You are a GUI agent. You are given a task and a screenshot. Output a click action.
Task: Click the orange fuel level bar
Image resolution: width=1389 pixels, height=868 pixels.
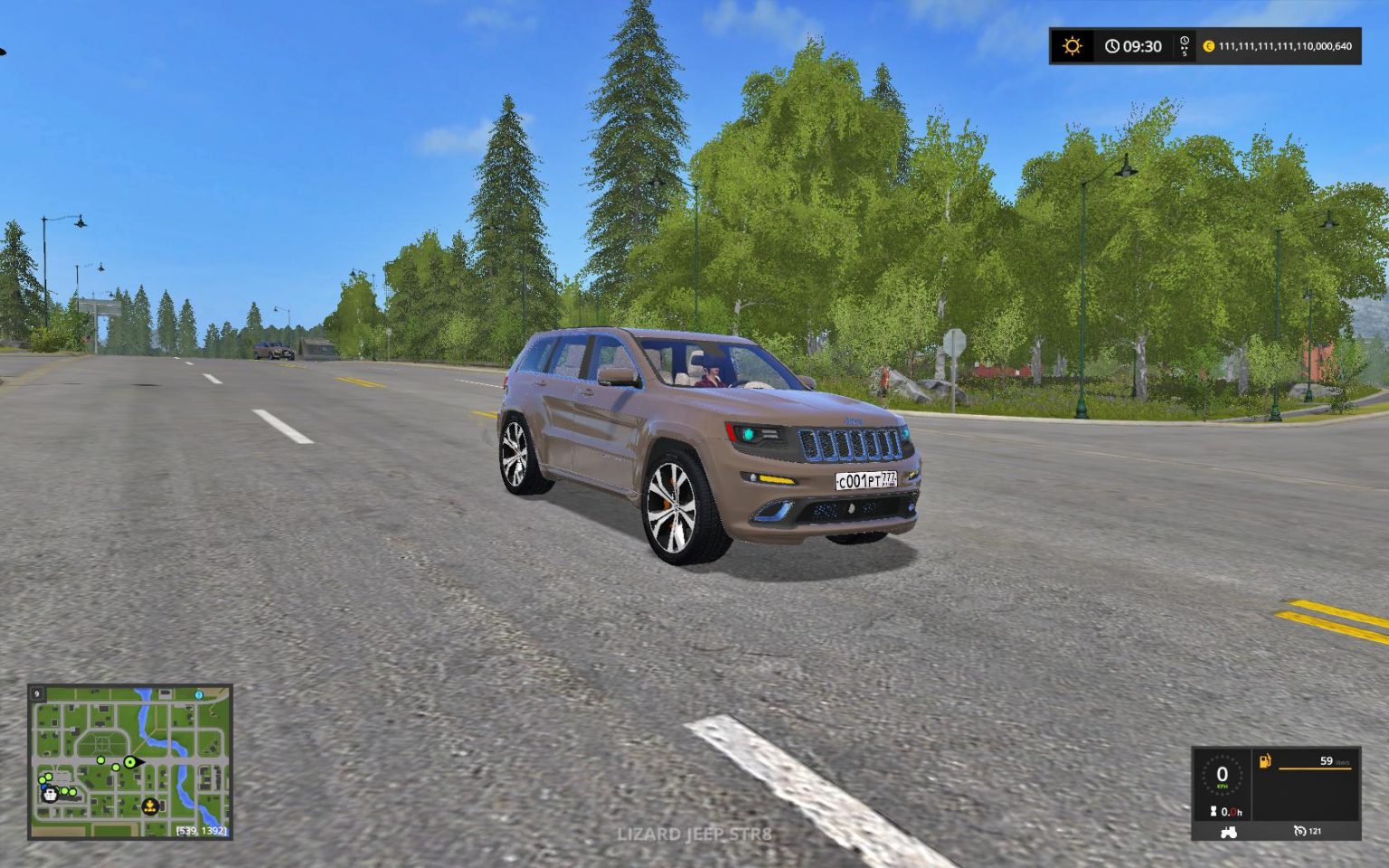click(1316, 769)
